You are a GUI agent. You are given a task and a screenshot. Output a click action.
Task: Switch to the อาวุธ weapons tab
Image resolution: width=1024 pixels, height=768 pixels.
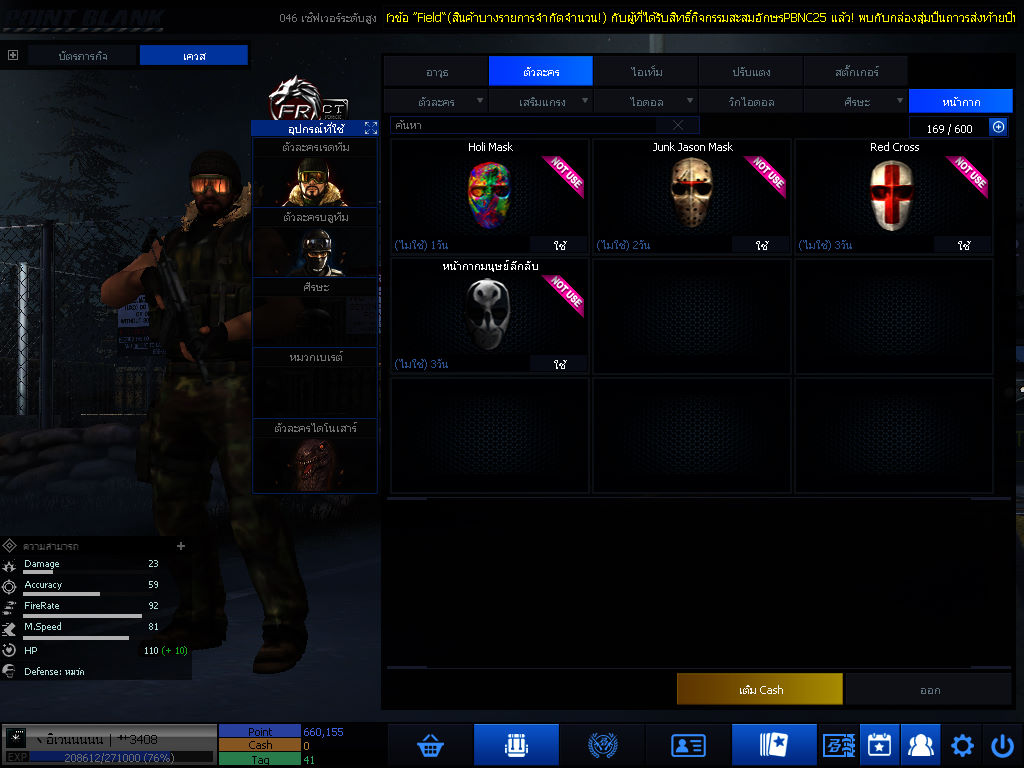point(436,72)
